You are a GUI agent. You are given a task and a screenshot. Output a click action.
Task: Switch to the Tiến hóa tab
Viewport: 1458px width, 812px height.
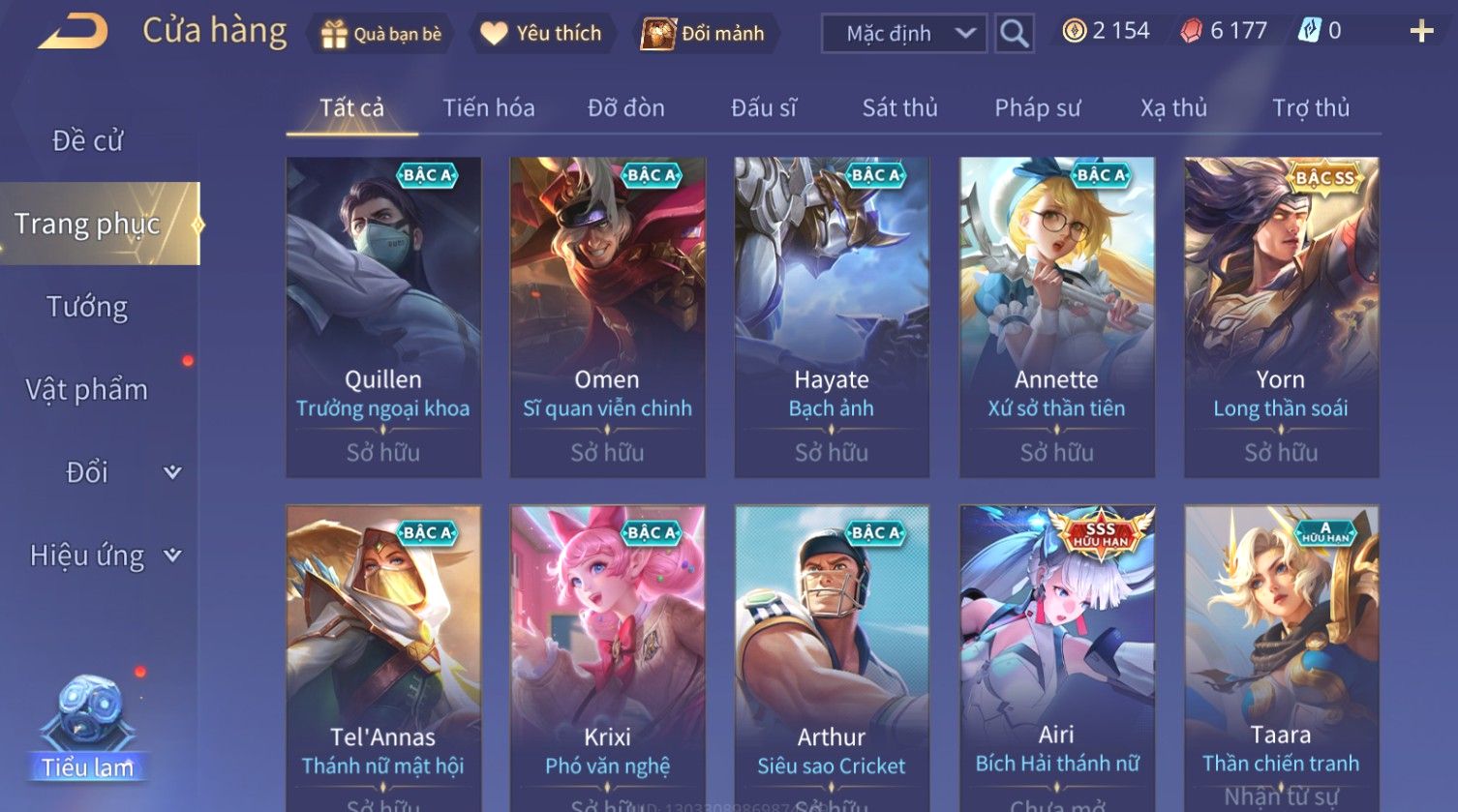(x=488, y=108)
